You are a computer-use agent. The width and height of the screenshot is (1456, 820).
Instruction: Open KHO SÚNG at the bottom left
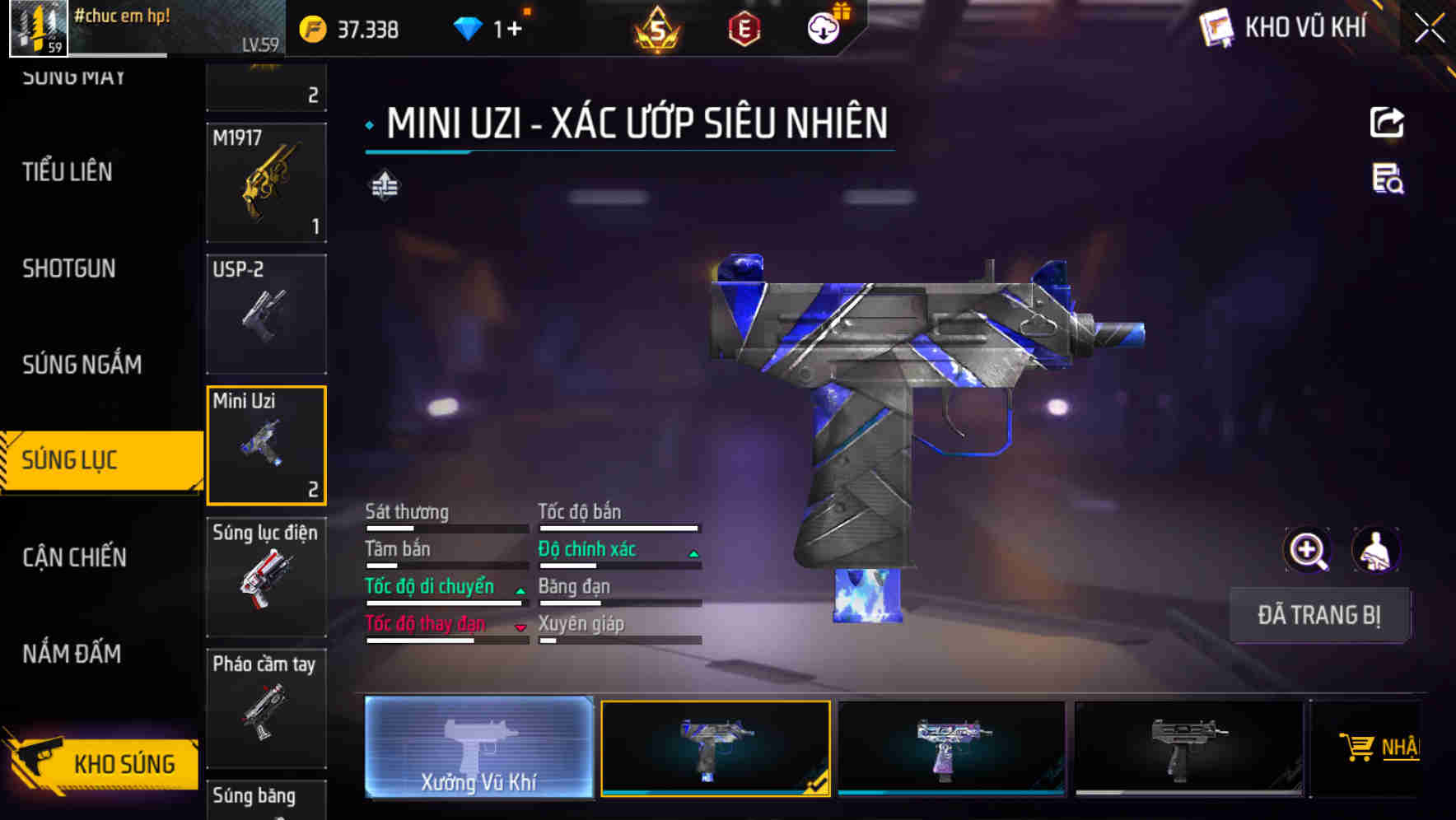pyautogui.click(x=122, y=763)
